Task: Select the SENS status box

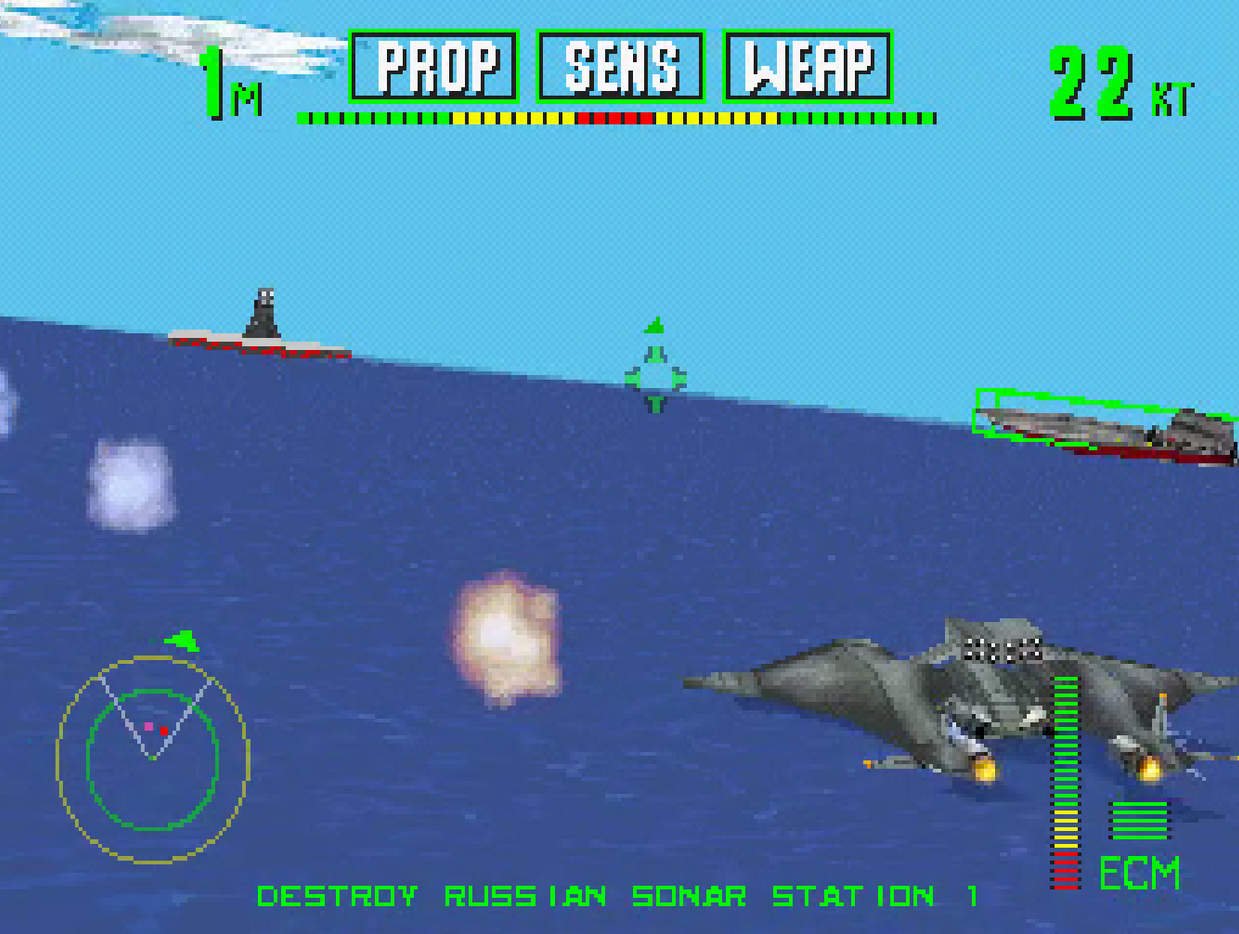Action: coord(620,66)
